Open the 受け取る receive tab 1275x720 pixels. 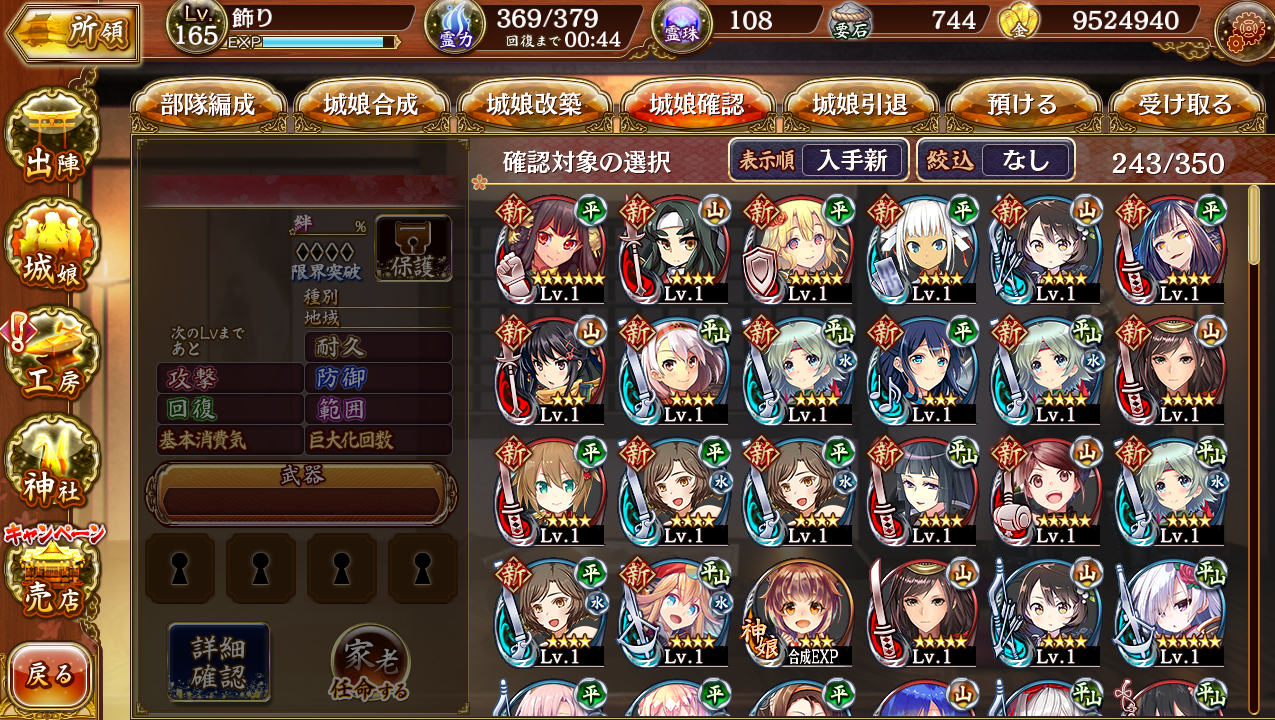pyautogui.click(x=1185, y=105)
